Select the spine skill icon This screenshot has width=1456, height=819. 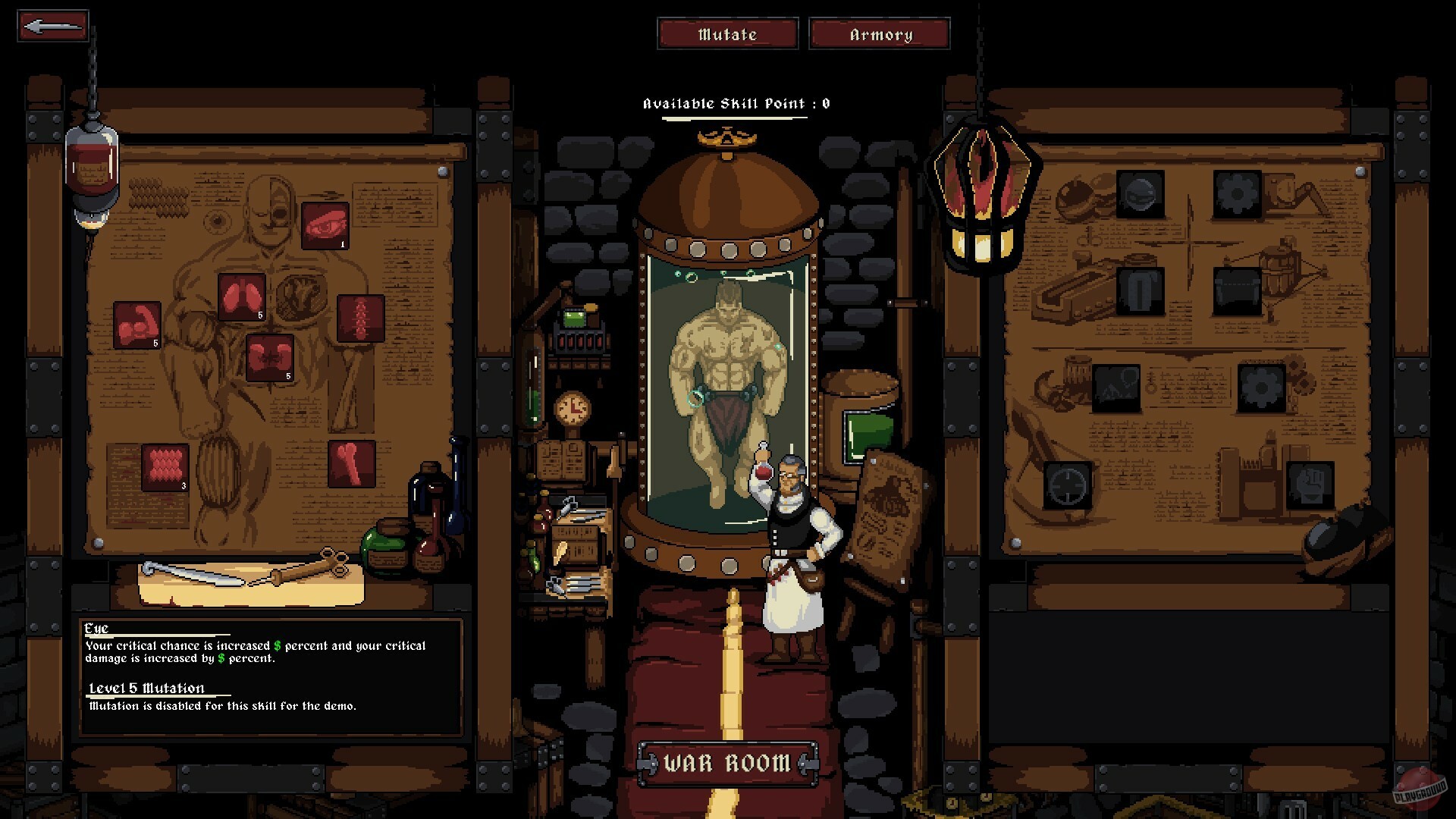tap(360, 319)
